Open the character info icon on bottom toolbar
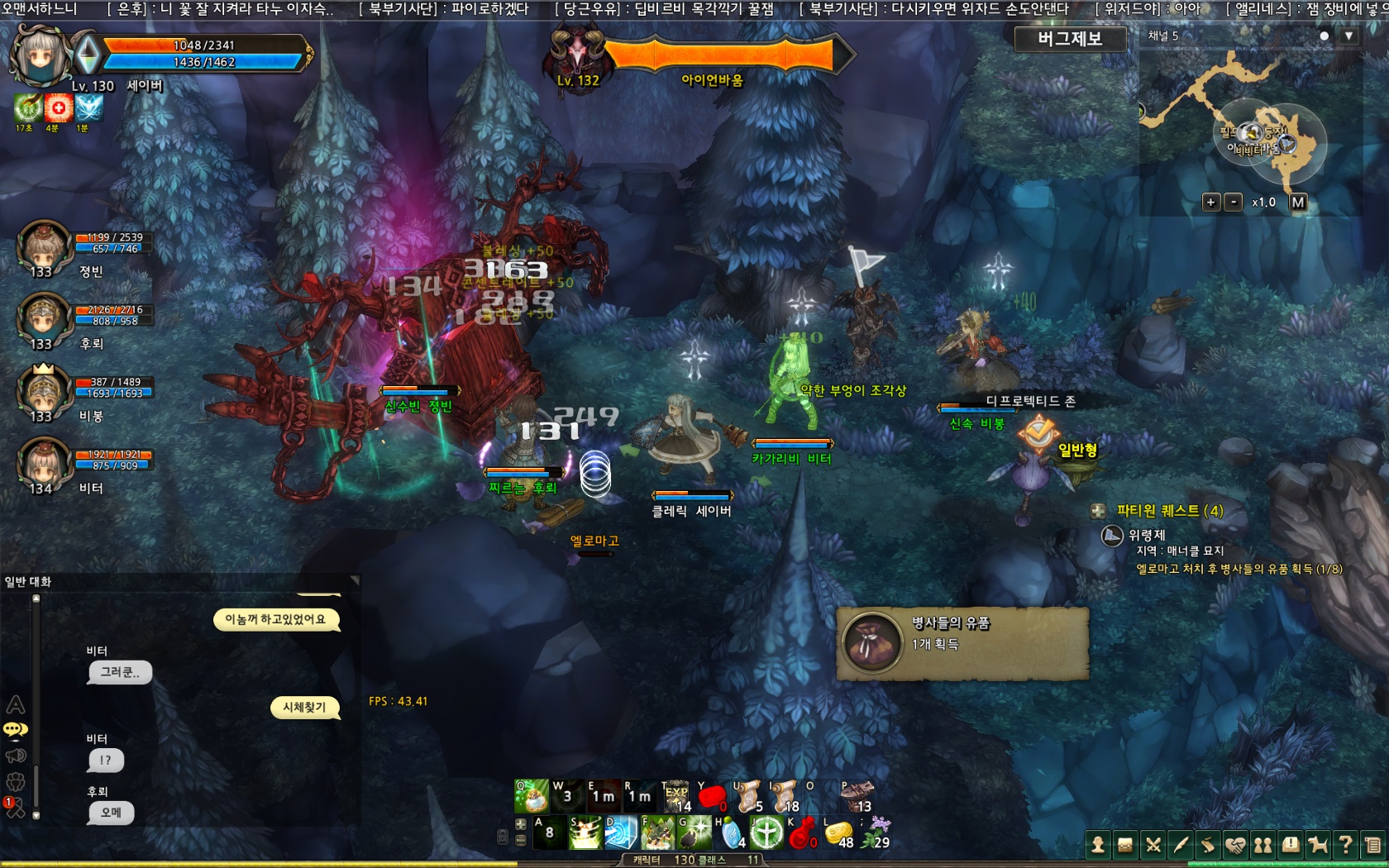Screen dimensions: 1389x868 pos(1098,844)
